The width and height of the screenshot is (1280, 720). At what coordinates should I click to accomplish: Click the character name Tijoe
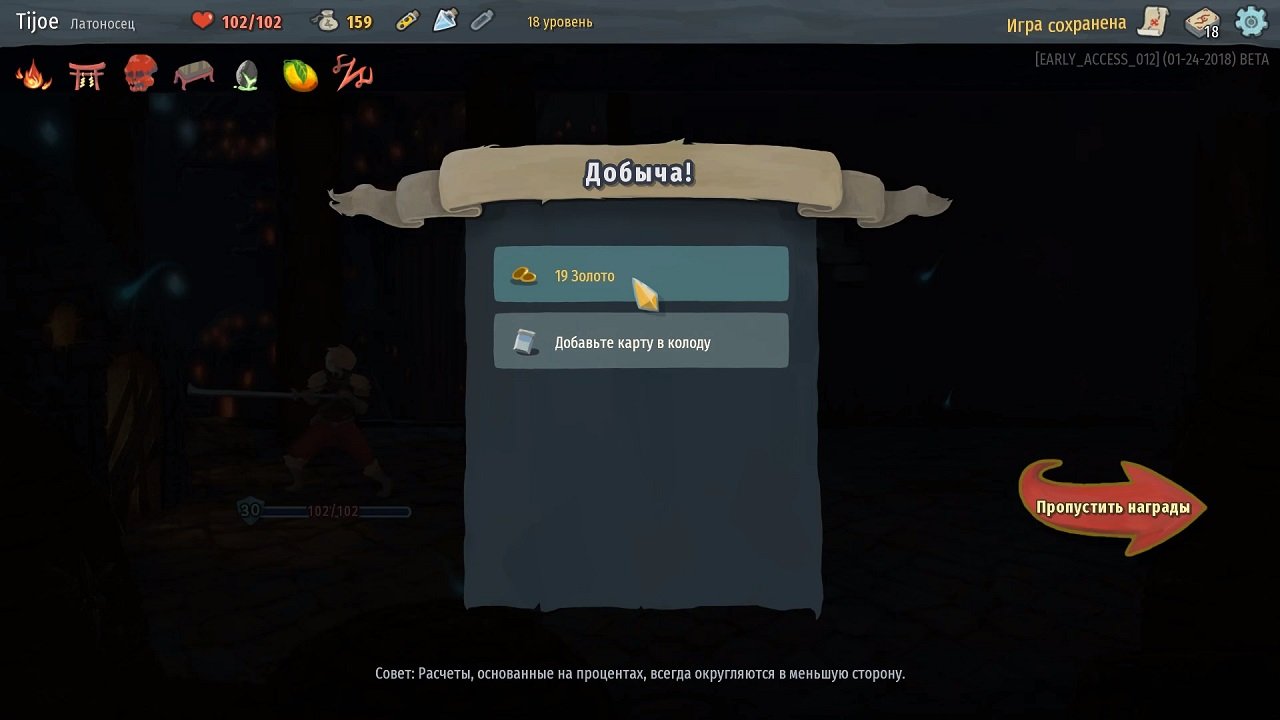(x=37, y=20)
